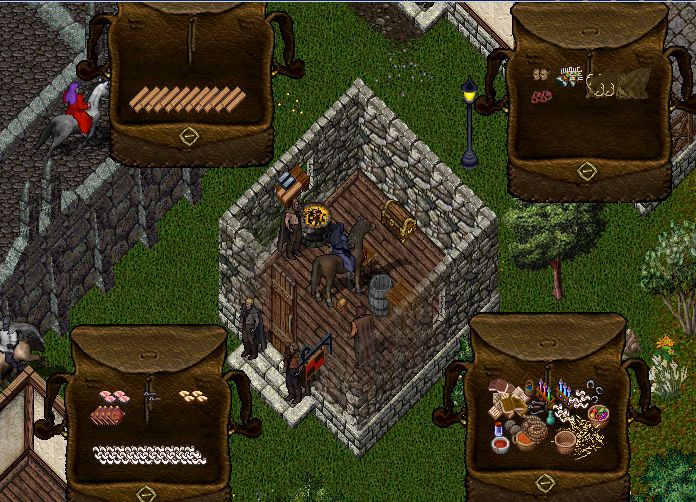Minimize the backpack holding antlers
696x502 pixels.
point(587,171)
